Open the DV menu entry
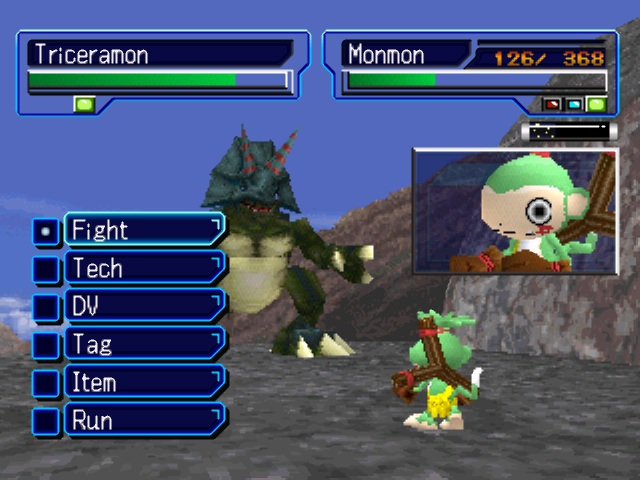This screenshot has width=640, height=480. click(x=143, y=306)
